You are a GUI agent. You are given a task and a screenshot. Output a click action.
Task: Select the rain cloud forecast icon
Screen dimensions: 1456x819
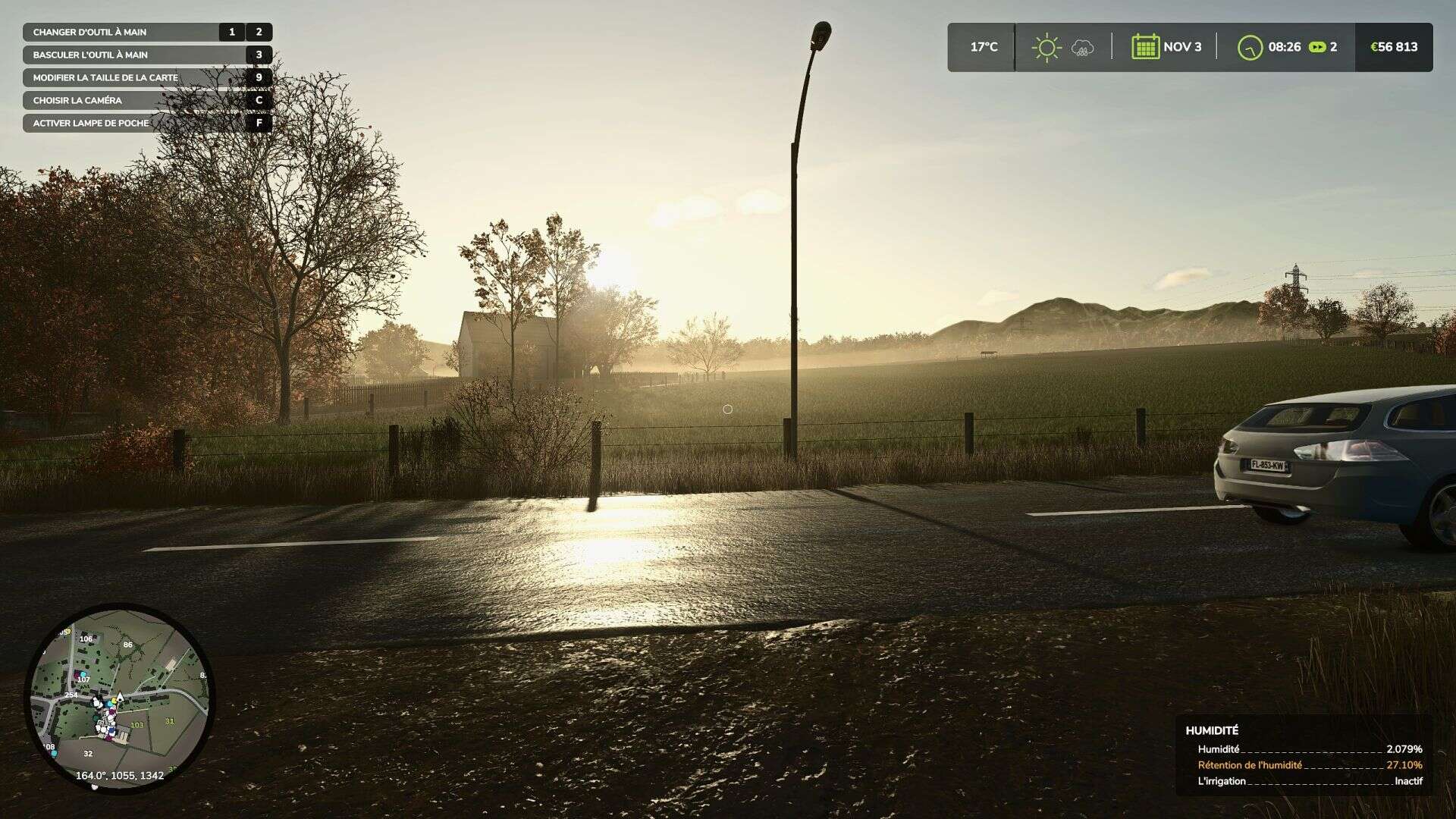pyautogui.click(x=1082, y=49)
